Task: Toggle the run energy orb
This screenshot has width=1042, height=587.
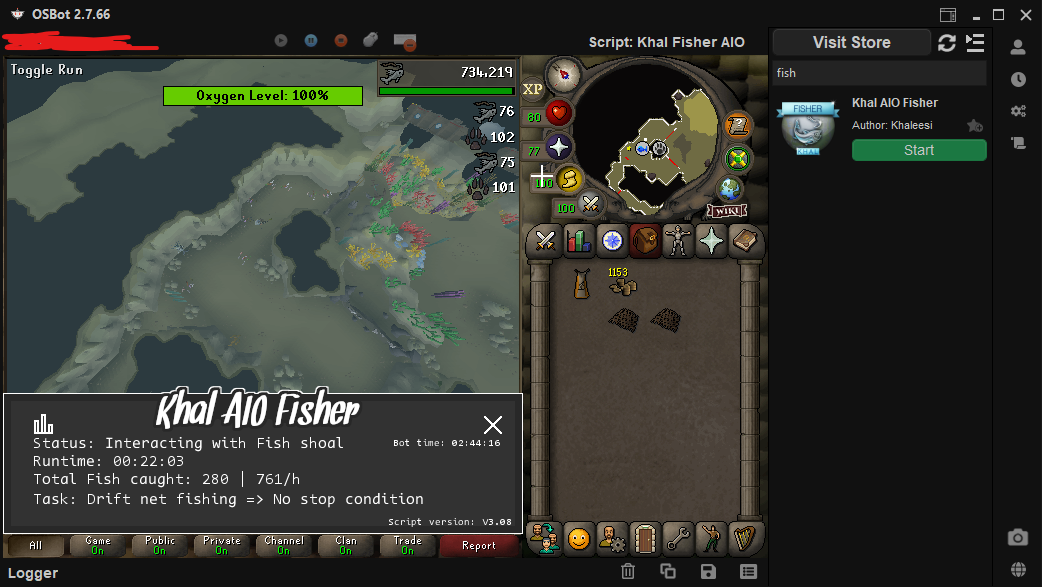Action: tap(570, 179)
